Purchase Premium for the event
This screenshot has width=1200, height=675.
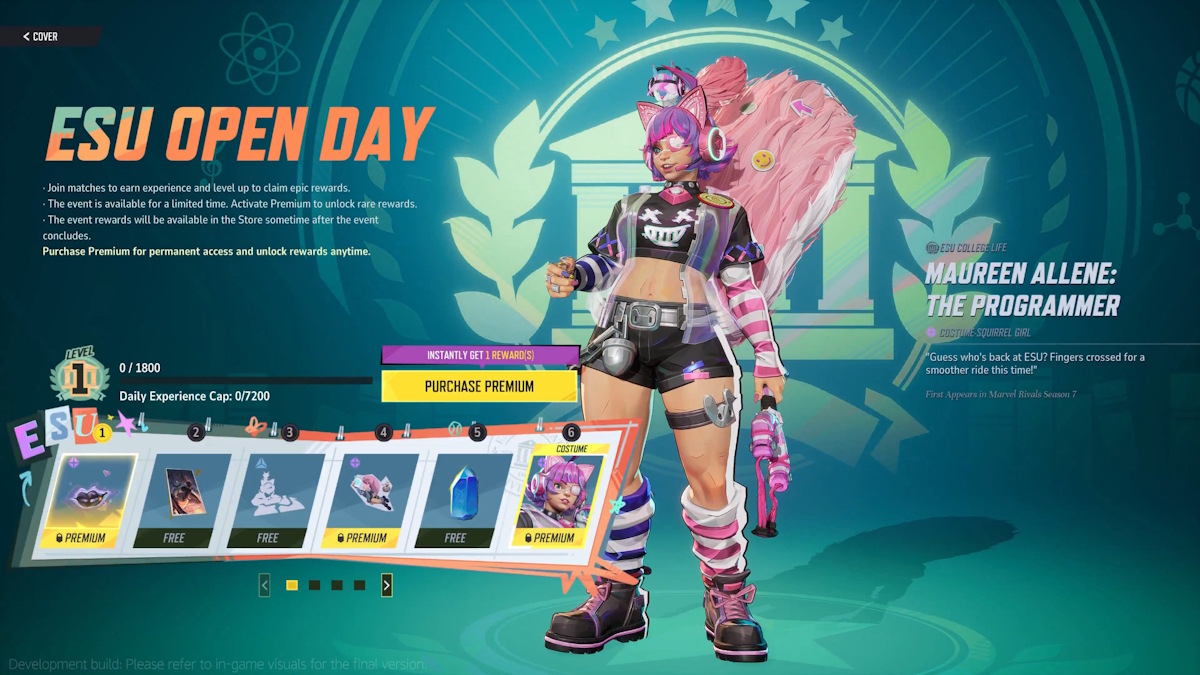479,386
